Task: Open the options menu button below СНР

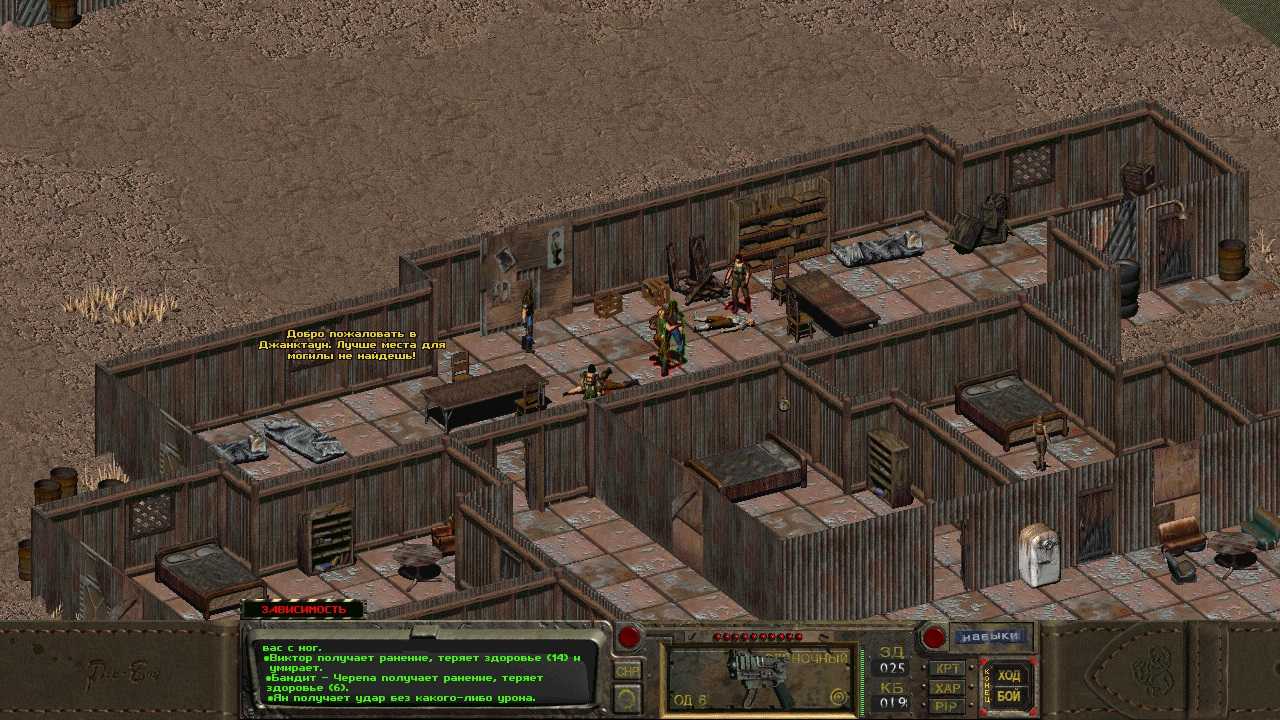Action: [627, 697]
